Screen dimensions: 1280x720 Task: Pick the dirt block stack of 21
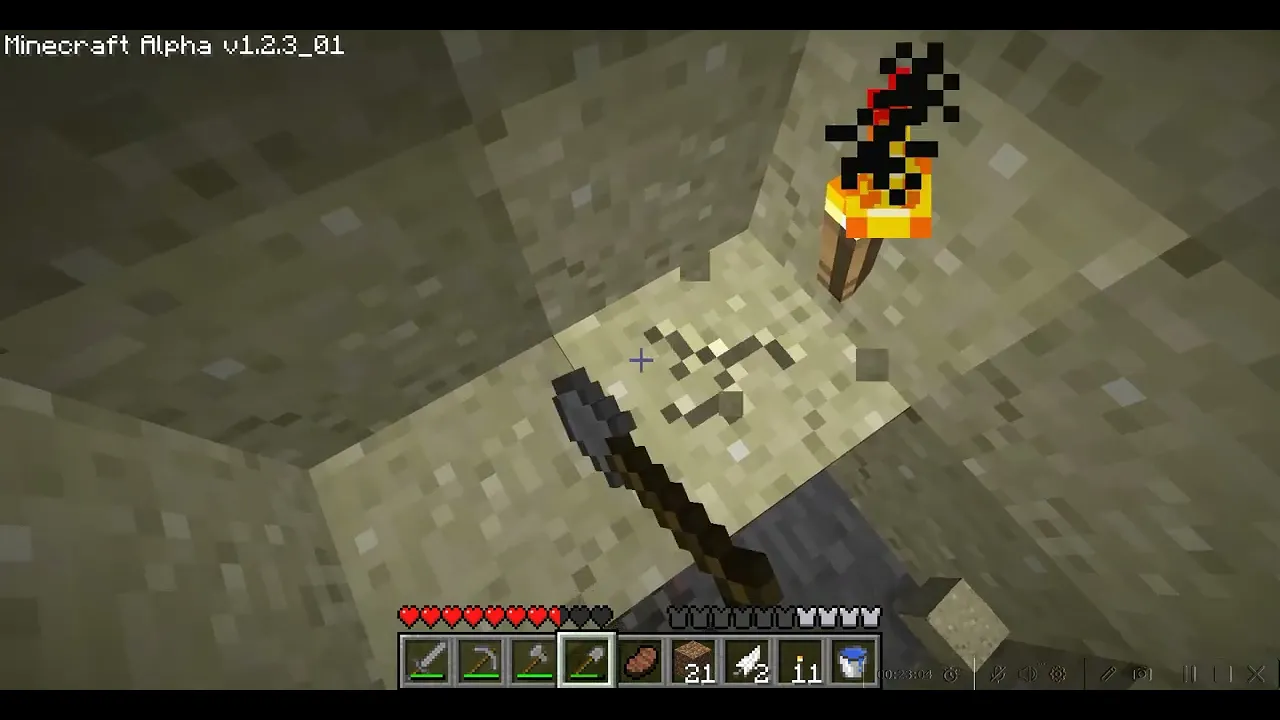[694, 662]
